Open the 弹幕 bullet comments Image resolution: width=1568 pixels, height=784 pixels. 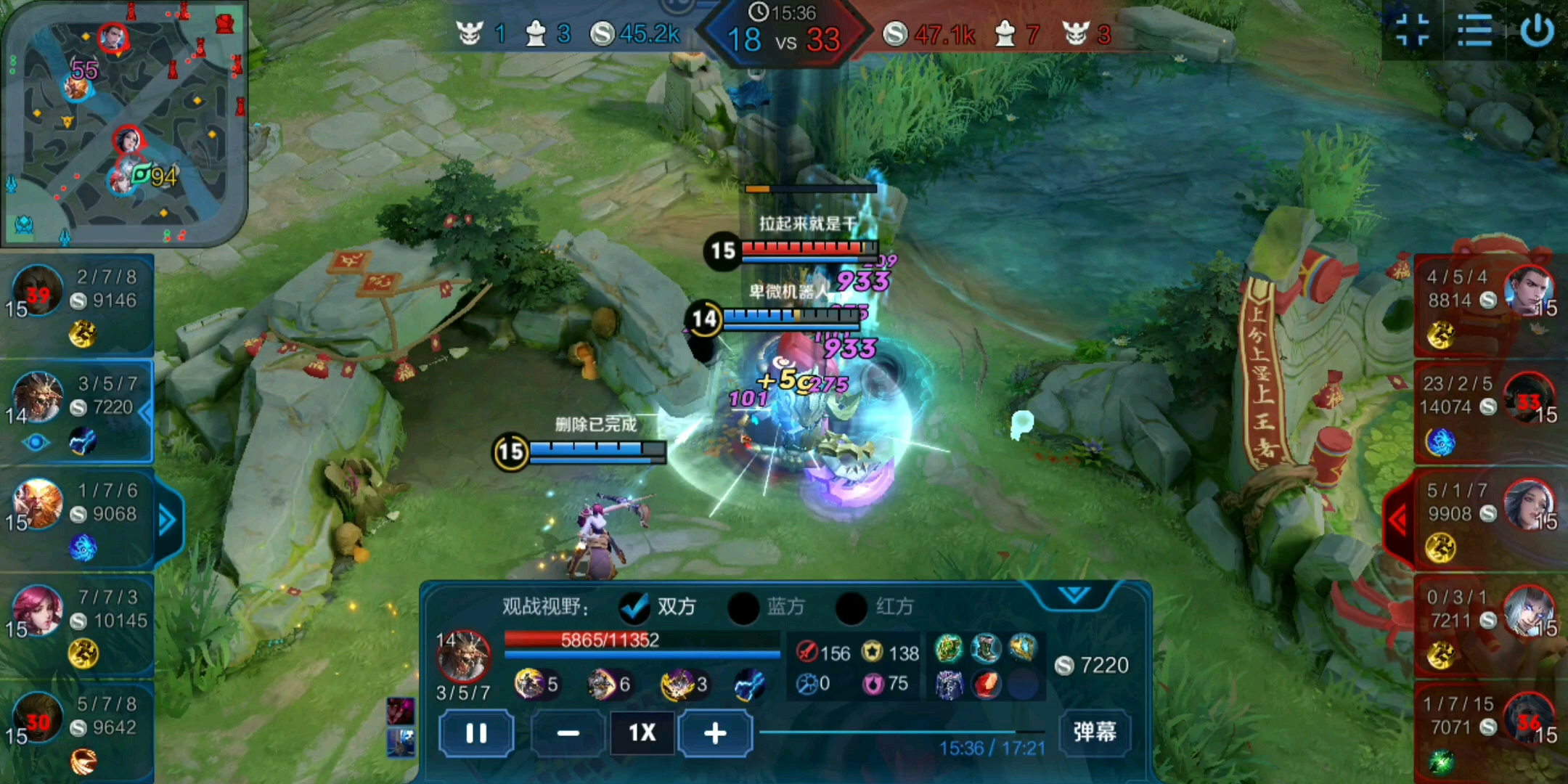[1094, 732]
